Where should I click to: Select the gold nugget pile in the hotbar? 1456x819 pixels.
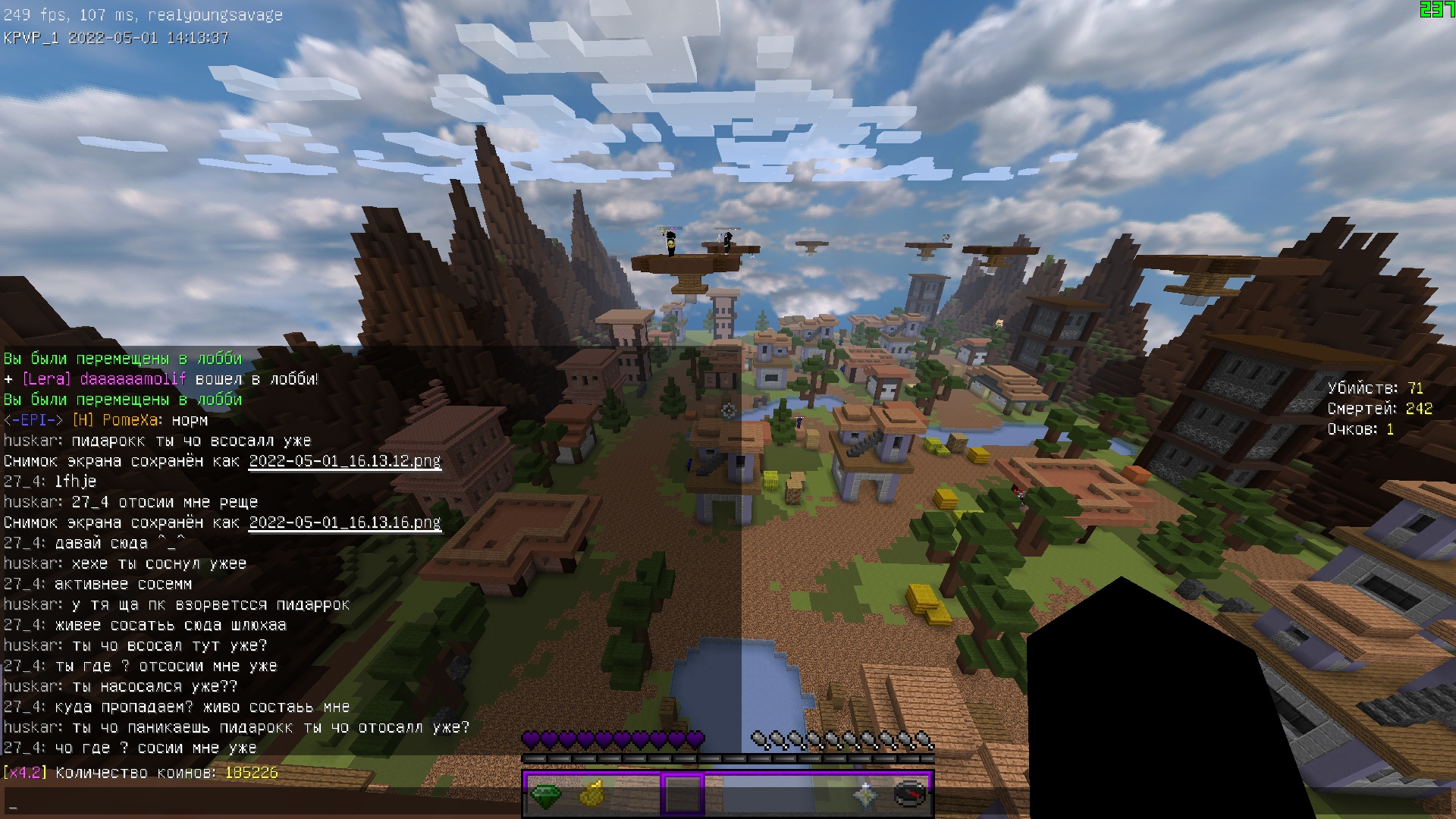(x=593, y=795)
